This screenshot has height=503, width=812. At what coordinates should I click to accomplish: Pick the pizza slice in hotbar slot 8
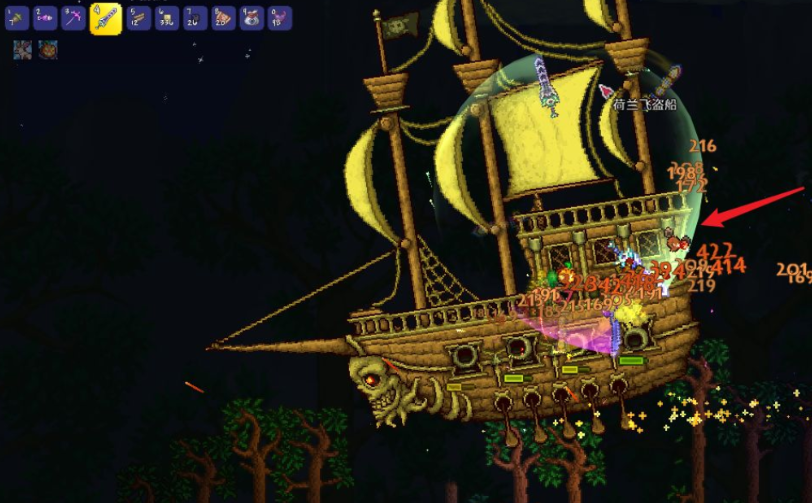coord(223,18)
